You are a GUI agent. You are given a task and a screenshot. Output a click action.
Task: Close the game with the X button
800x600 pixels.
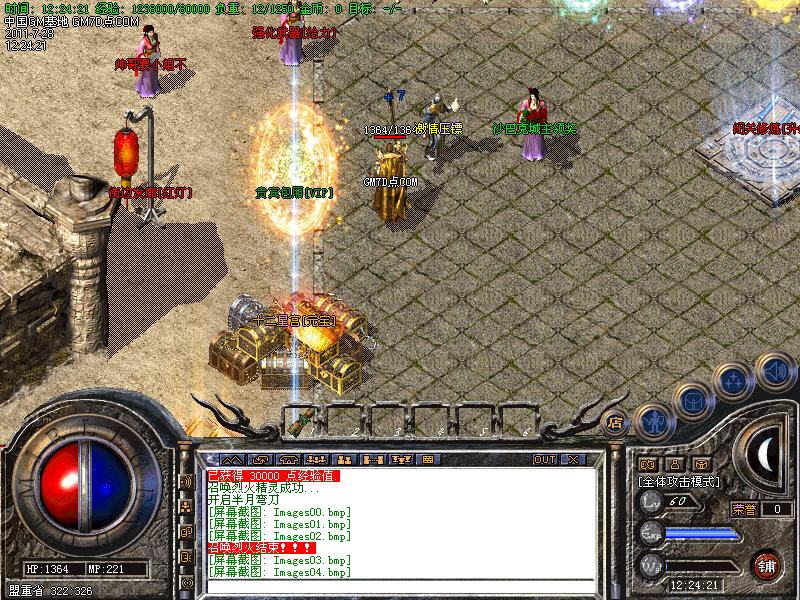(x=573, y=459)
